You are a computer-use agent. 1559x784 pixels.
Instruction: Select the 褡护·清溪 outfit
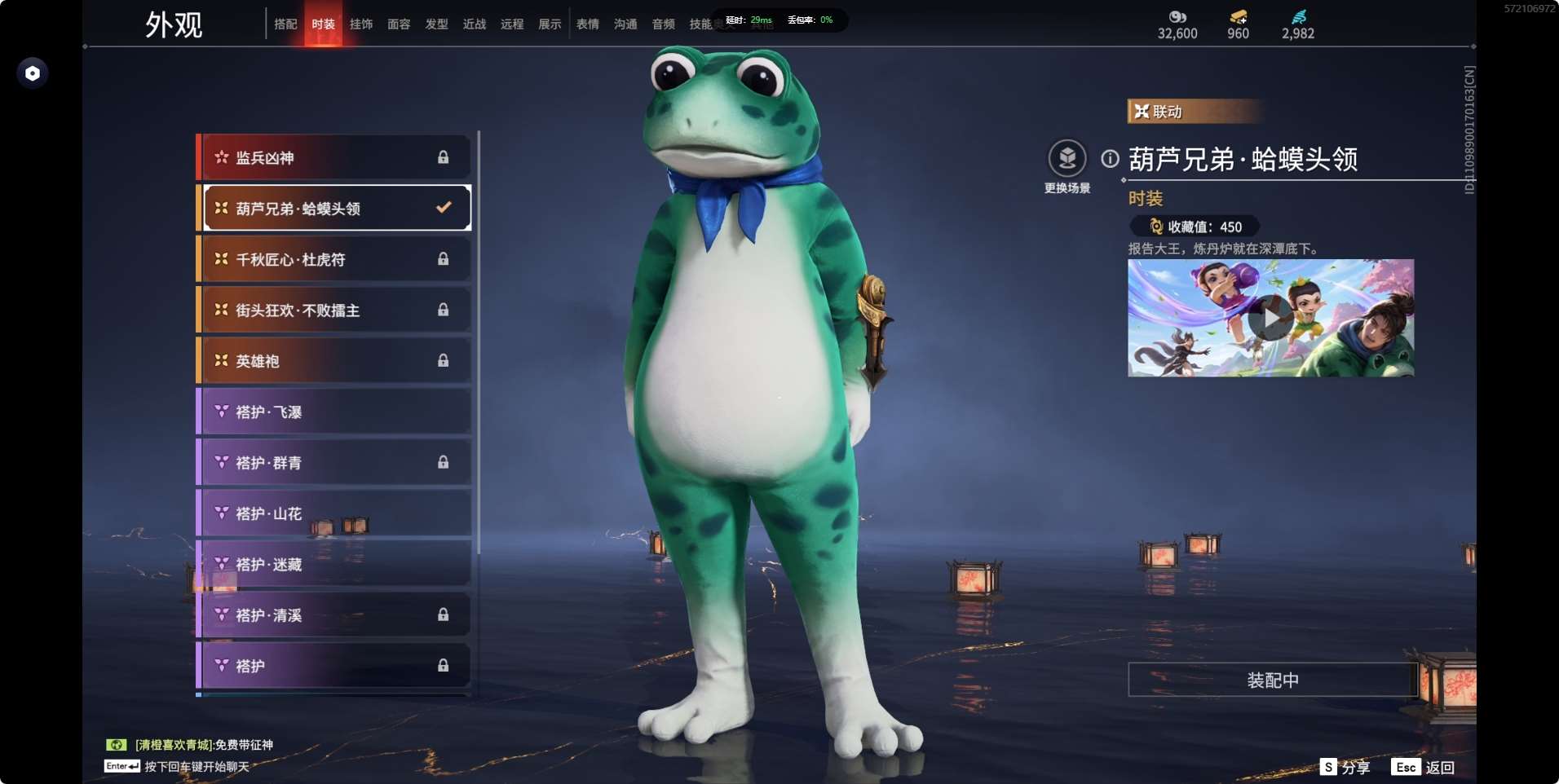(334, 614)
